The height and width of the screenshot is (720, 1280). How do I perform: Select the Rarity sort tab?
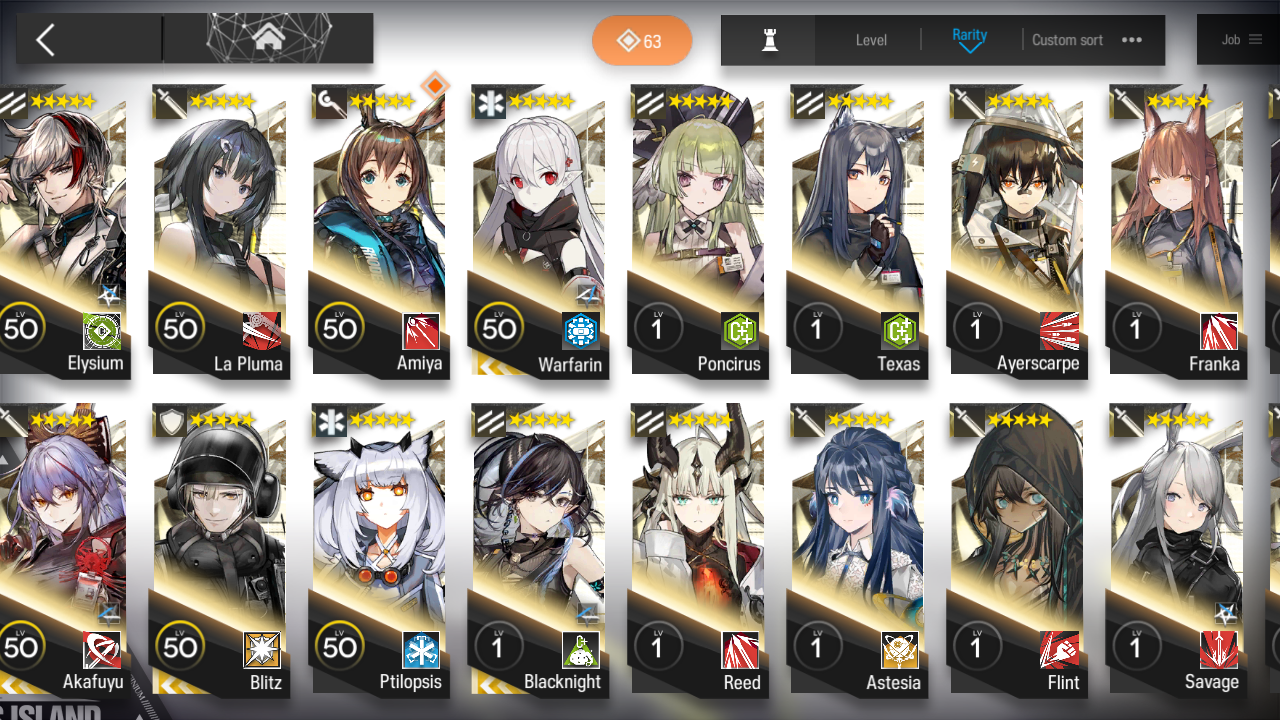click(x=968, y=34)
